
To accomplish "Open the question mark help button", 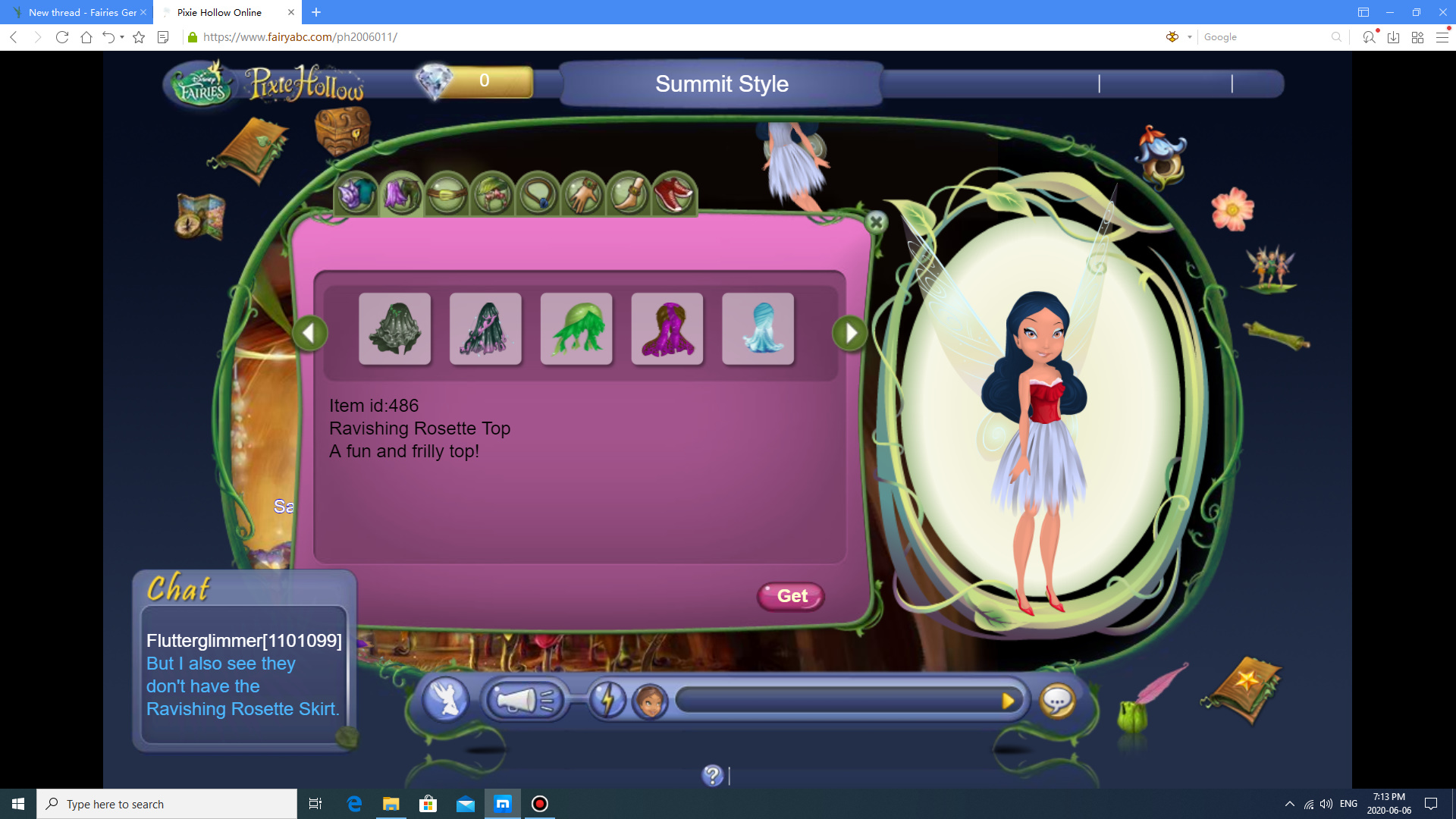I will pyautogui.click(x=713, y=775).
